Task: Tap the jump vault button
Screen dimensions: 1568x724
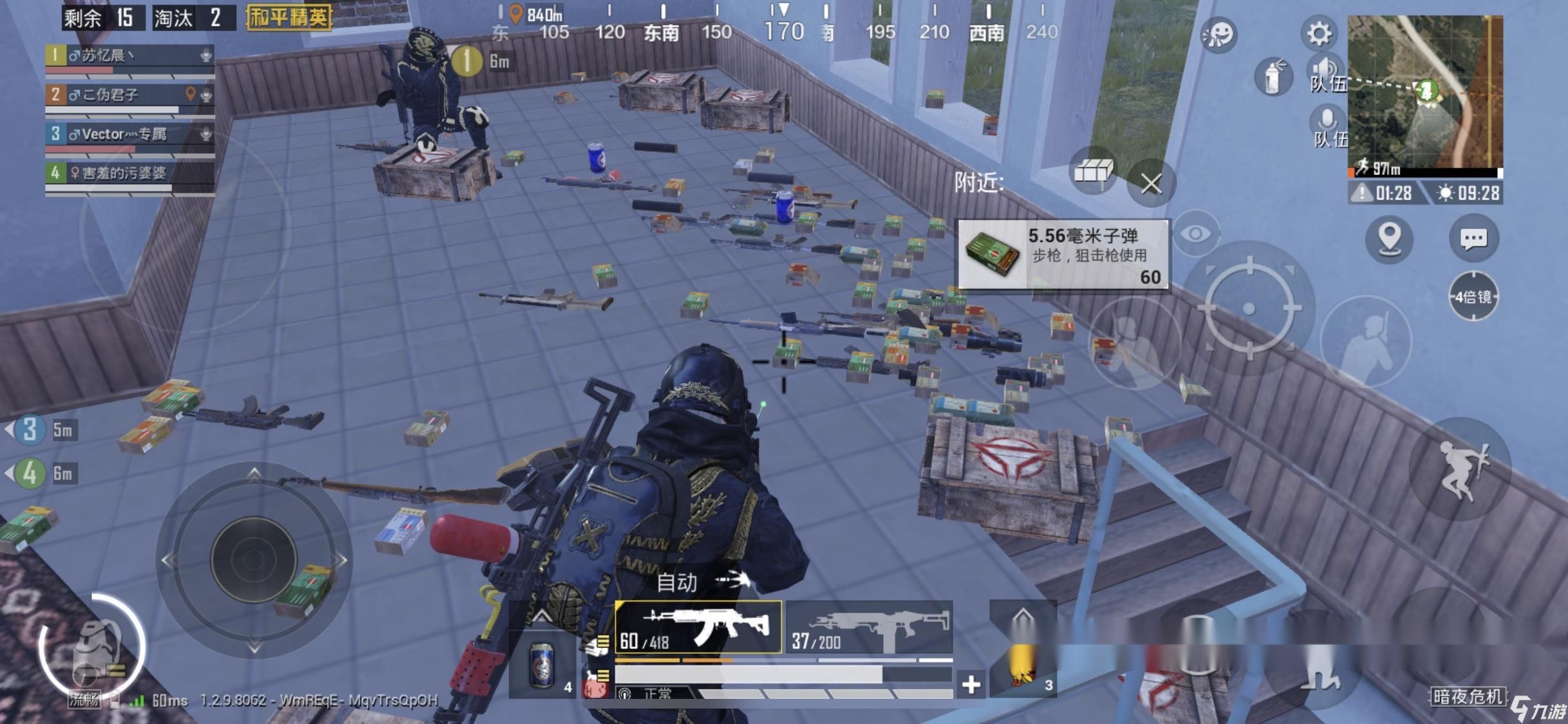Action: pos(1461,470)
